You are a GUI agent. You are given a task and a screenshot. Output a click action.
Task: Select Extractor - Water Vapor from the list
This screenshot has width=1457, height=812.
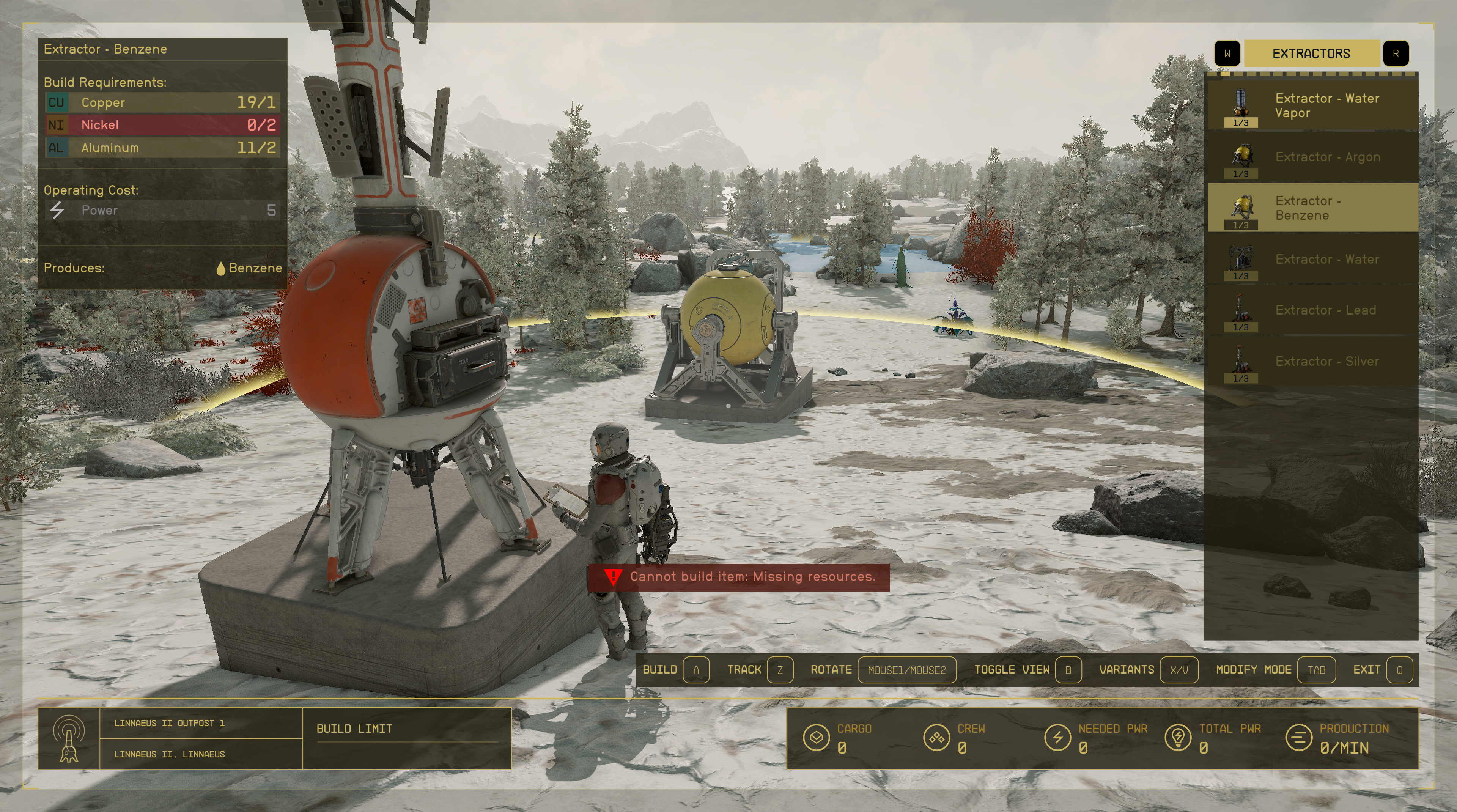click(x=1312, y=105)
